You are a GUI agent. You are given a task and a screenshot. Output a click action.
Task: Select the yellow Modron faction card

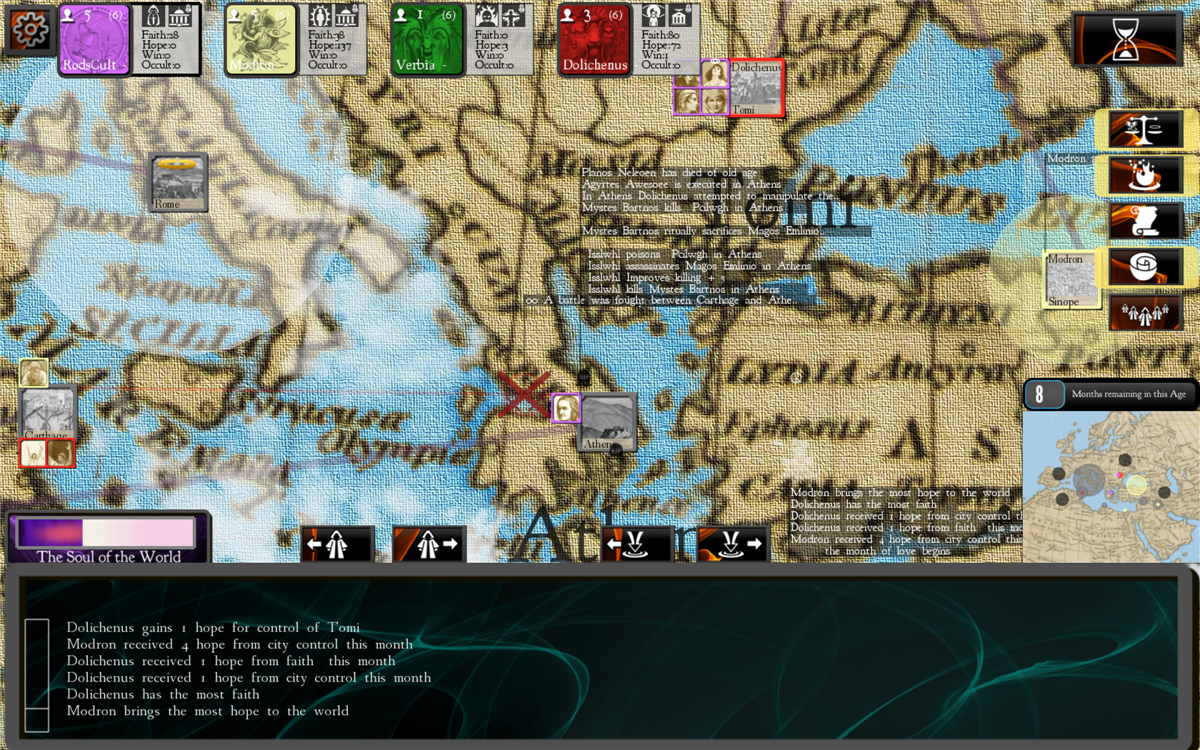pyautogui.click(x=260, y=40)
